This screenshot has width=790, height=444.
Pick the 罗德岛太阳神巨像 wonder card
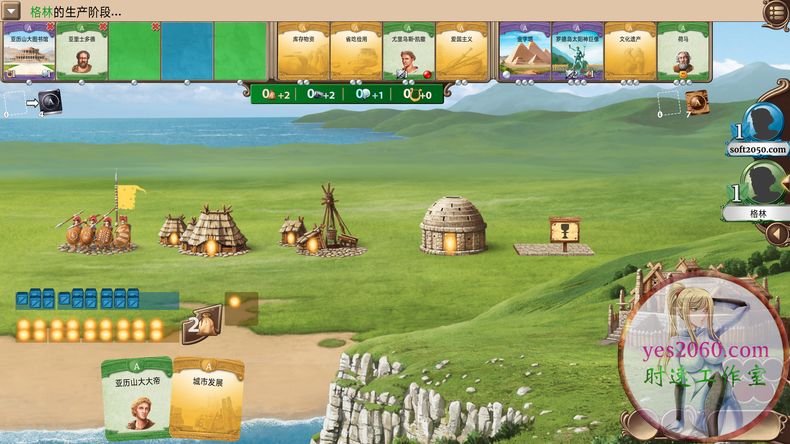pyautogui.click(x=577, y=52)
